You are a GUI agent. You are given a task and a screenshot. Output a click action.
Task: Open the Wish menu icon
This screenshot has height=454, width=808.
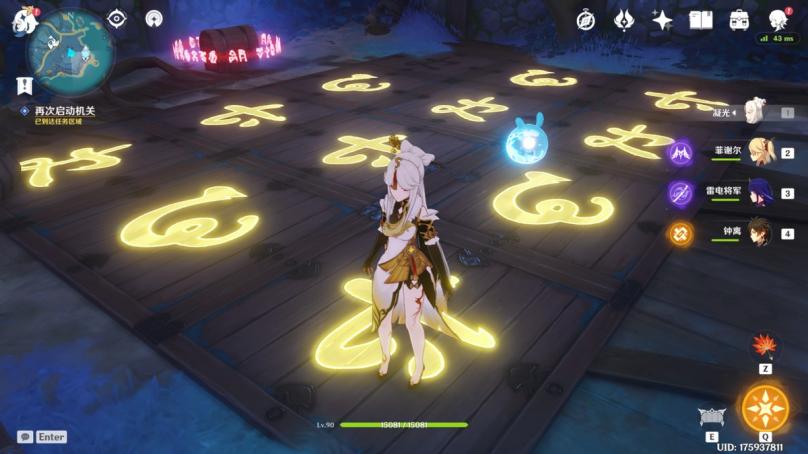624,19
